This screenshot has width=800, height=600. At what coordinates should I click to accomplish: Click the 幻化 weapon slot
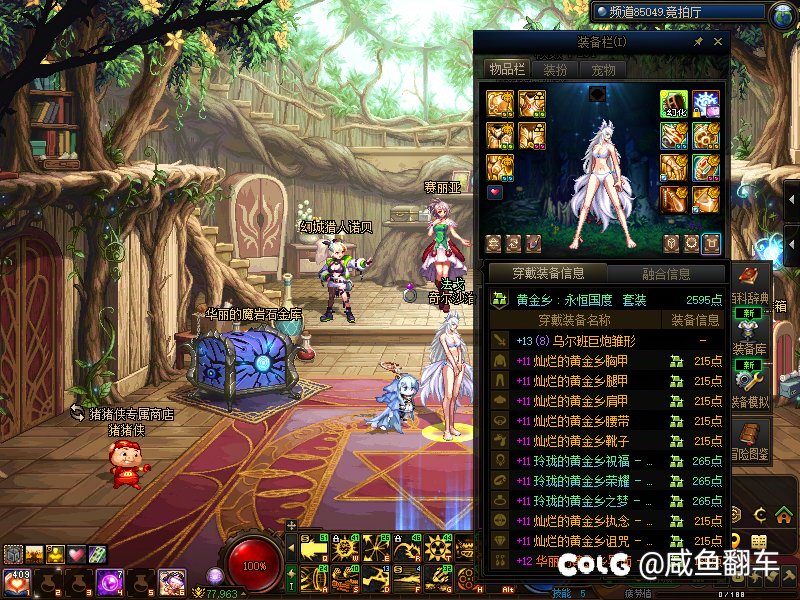tap(673, 104)
